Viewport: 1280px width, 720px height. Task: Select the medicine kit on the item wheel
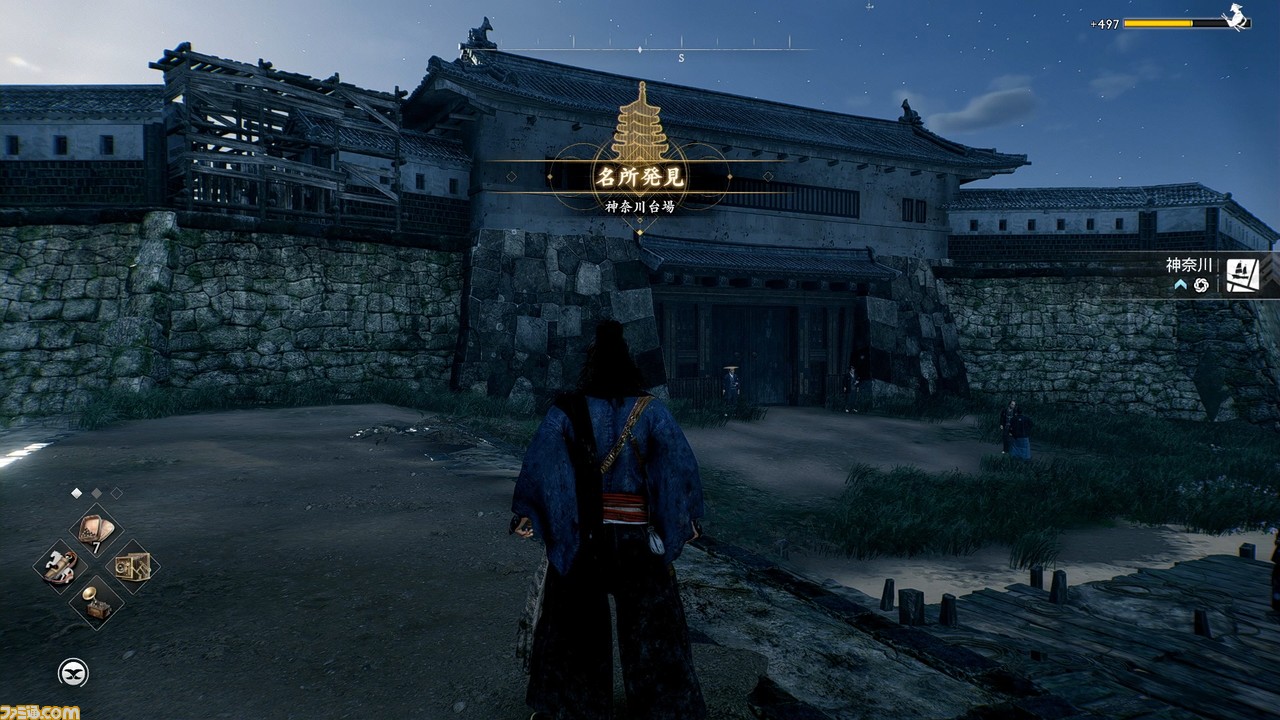tap(60, 566)
